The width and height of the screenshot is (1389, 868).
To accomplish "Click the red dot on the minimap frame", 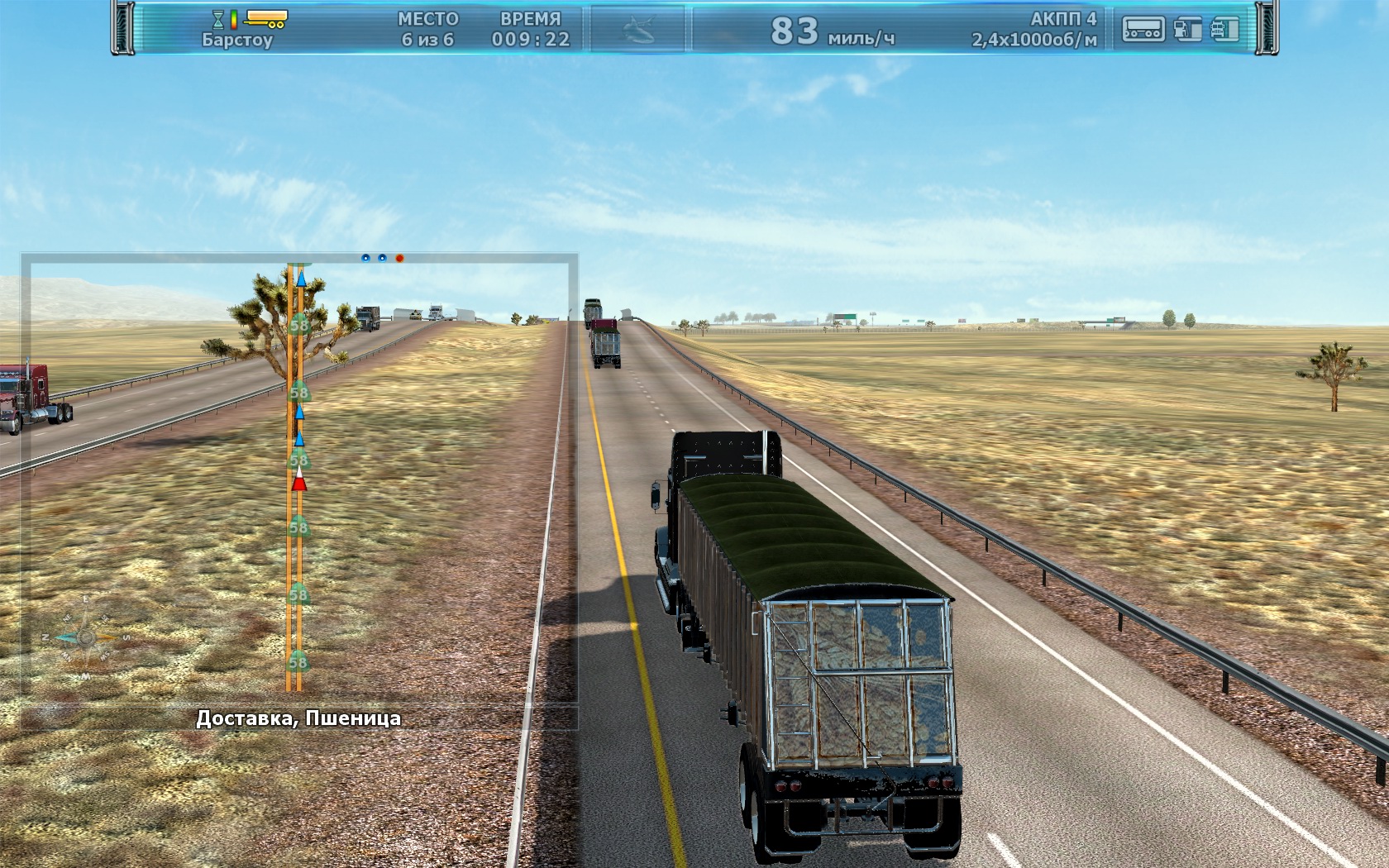I will (x=399, y=258).
